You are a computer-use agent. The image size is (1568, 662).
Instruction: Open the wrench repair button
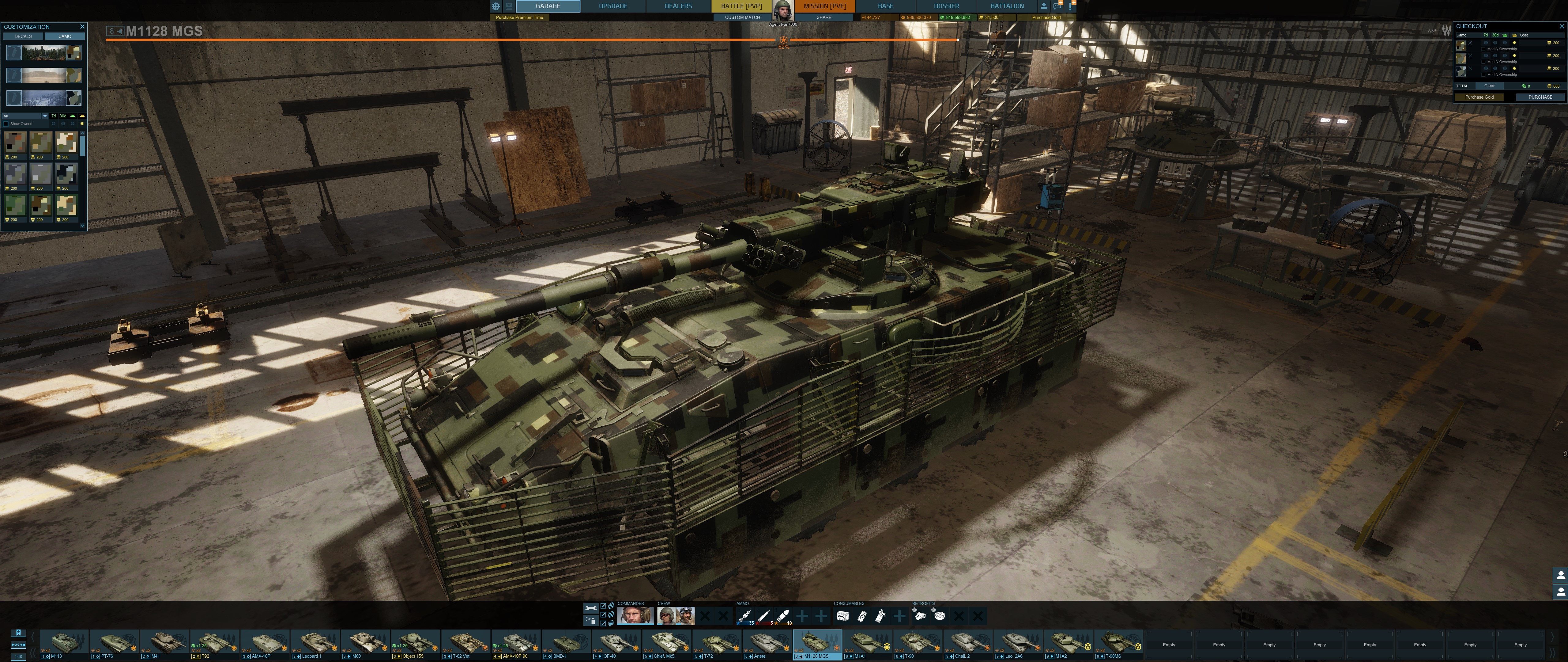pyautogui.click(x=590, y=608)
